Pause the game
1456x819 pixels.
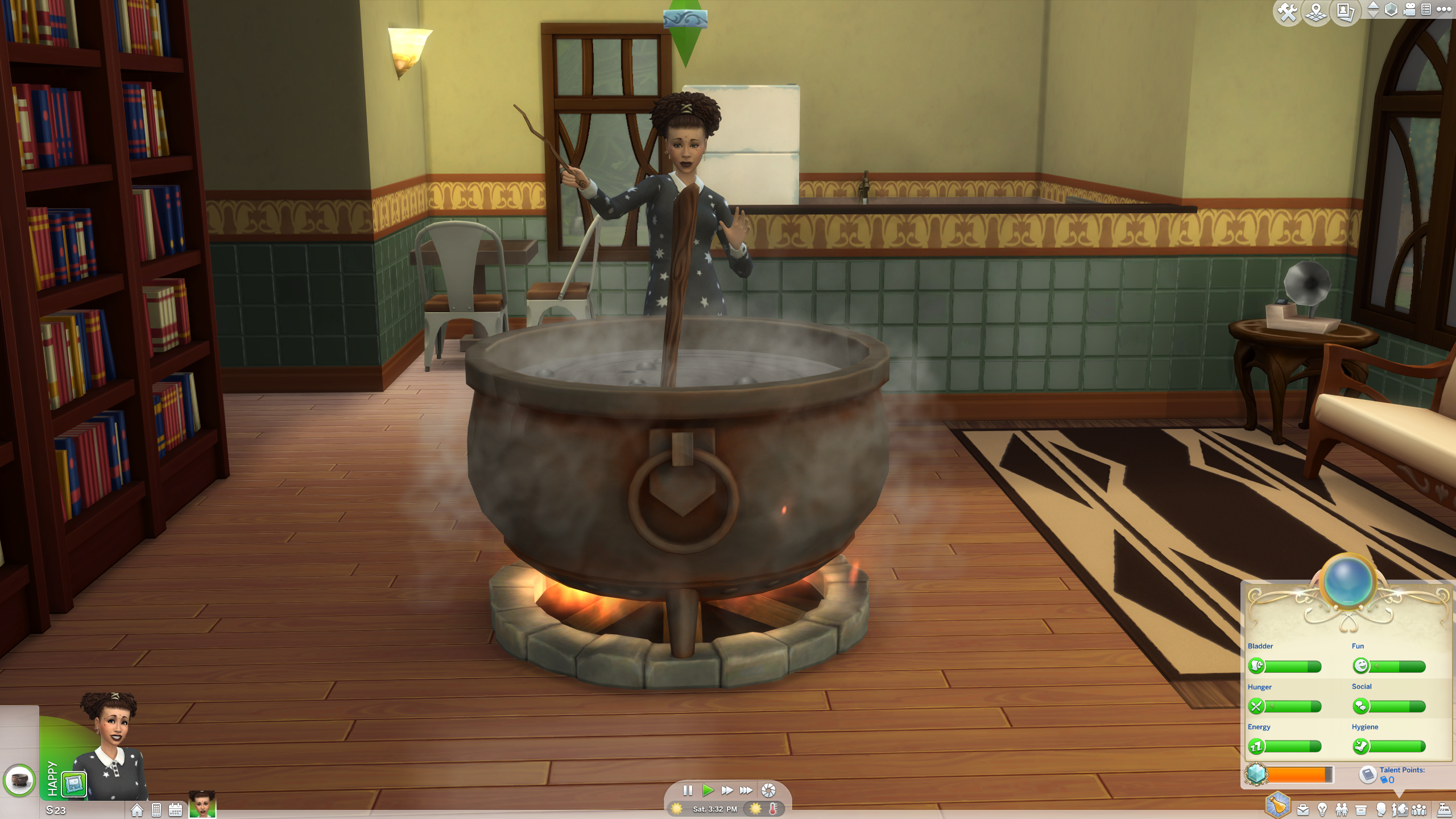pyautogui.click(x=688, y=790)
